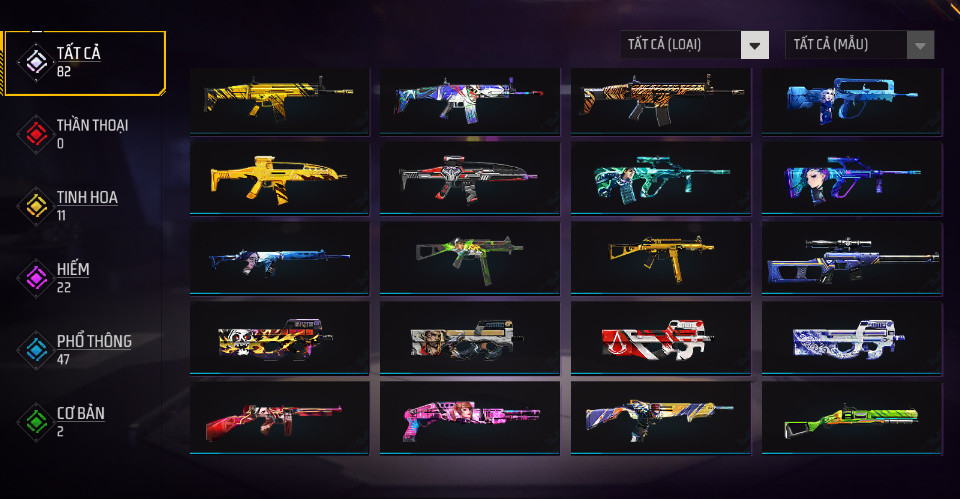Image resolution: width=960 pixels, height=499 pixels.
Task: Select the gold MP5 submachine gun skin
Action: coord(659,256)
